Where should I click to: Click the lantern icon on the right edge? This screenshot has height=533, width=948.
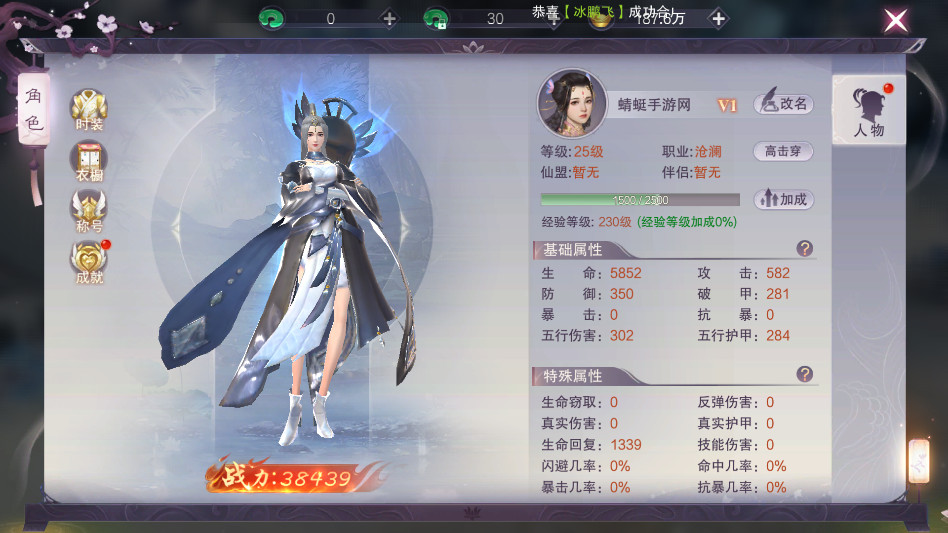point(918,461)
